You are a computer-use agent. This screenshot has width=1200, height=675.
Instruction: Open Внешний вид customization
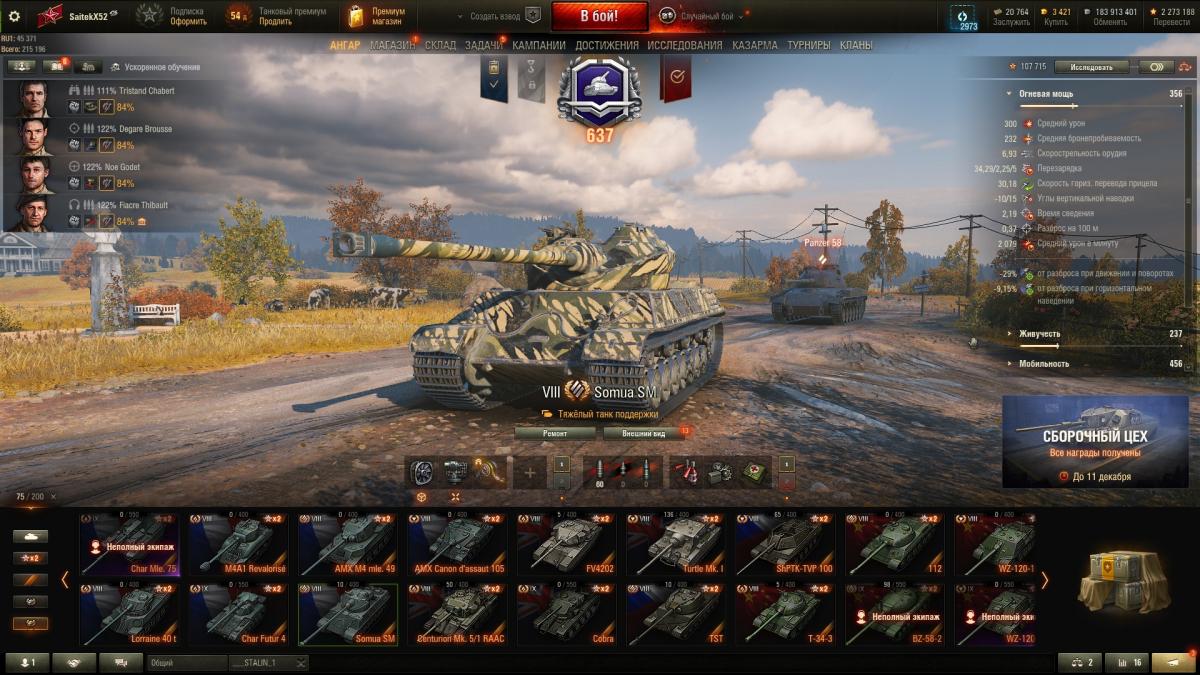tap(643, 433)
